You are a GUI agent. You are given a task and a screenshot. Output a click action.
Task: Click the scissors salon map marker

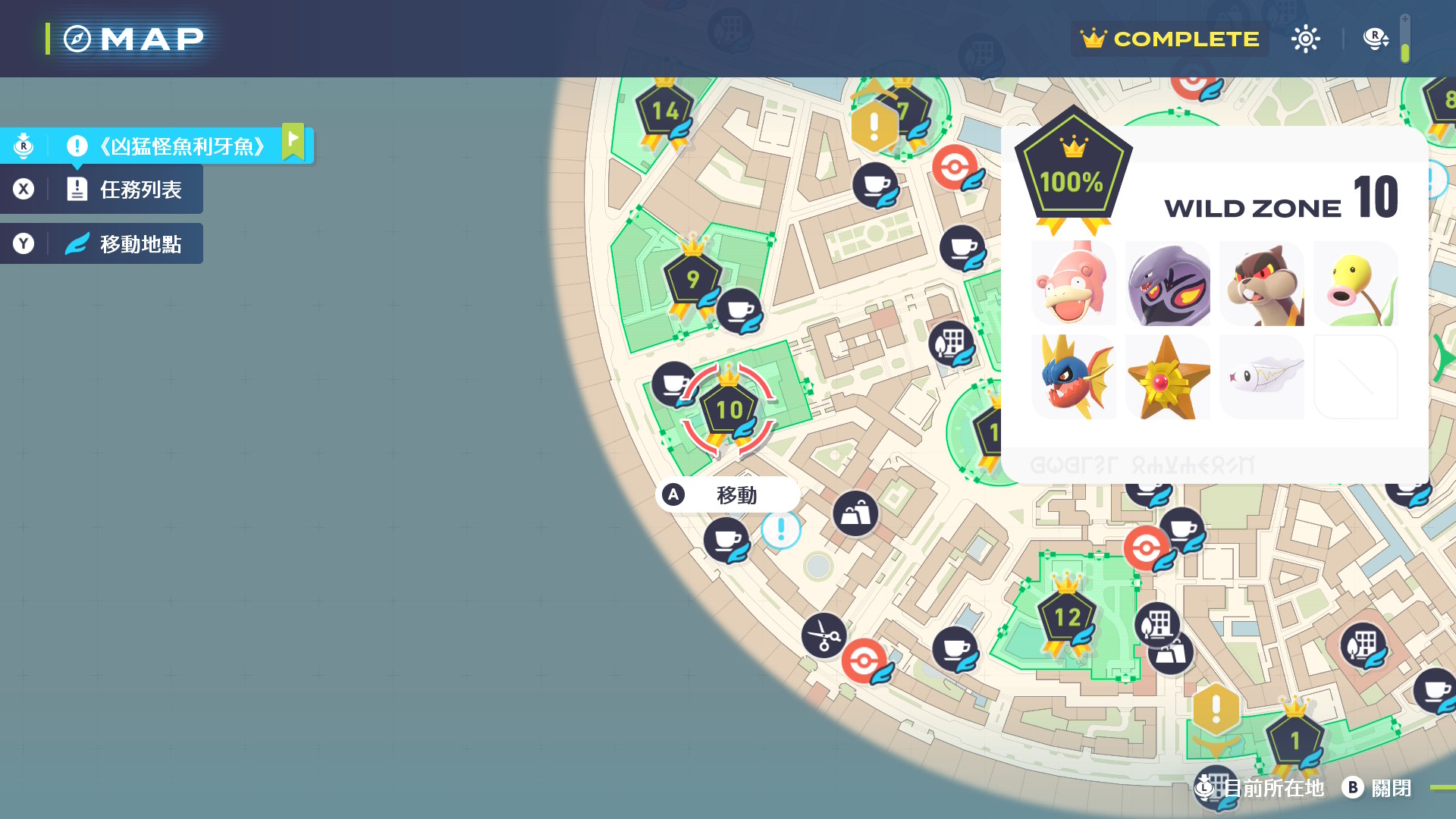[824, 635]
